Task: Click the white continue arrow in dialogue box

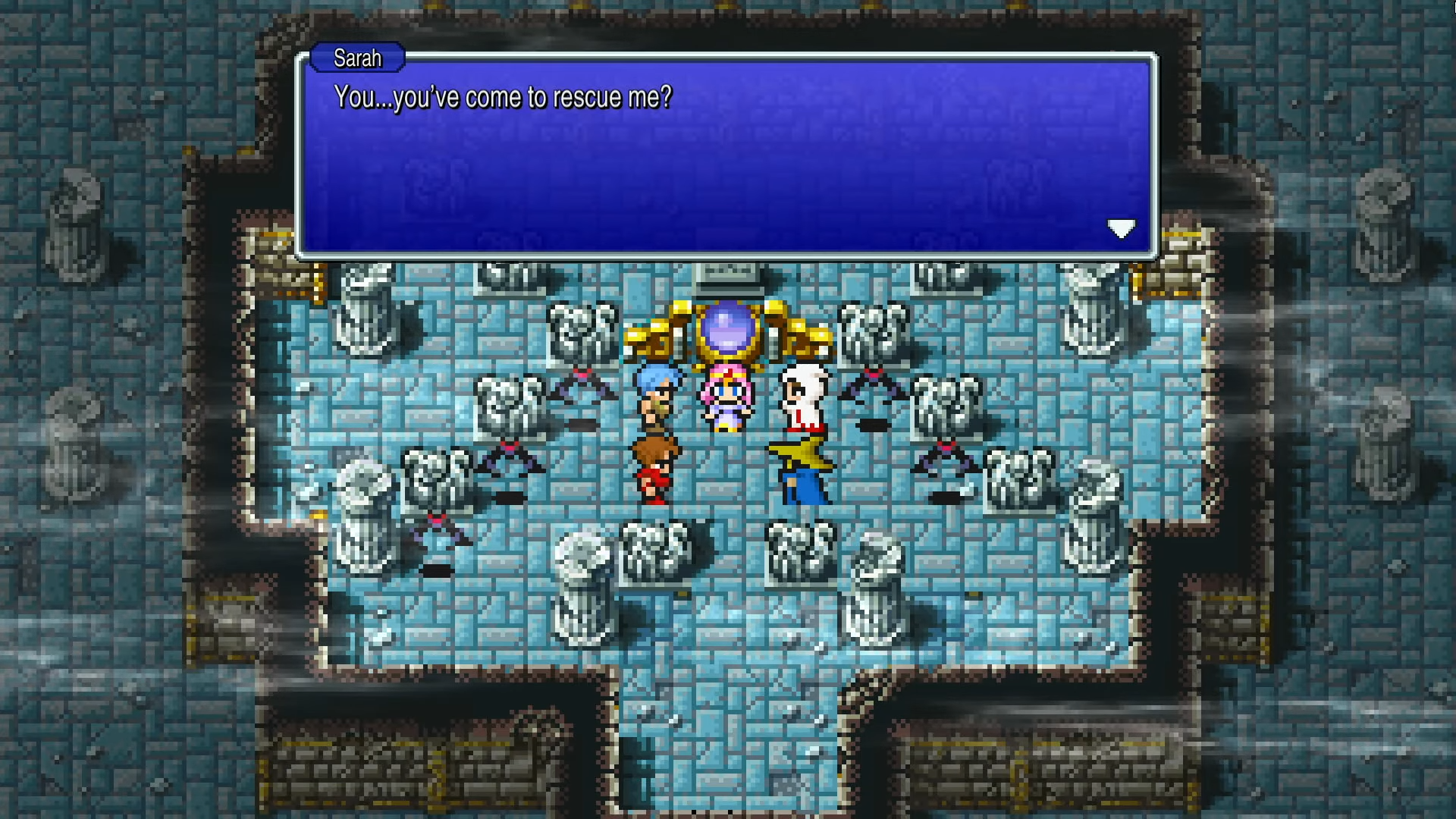Action: click(x=1122, y=228)
